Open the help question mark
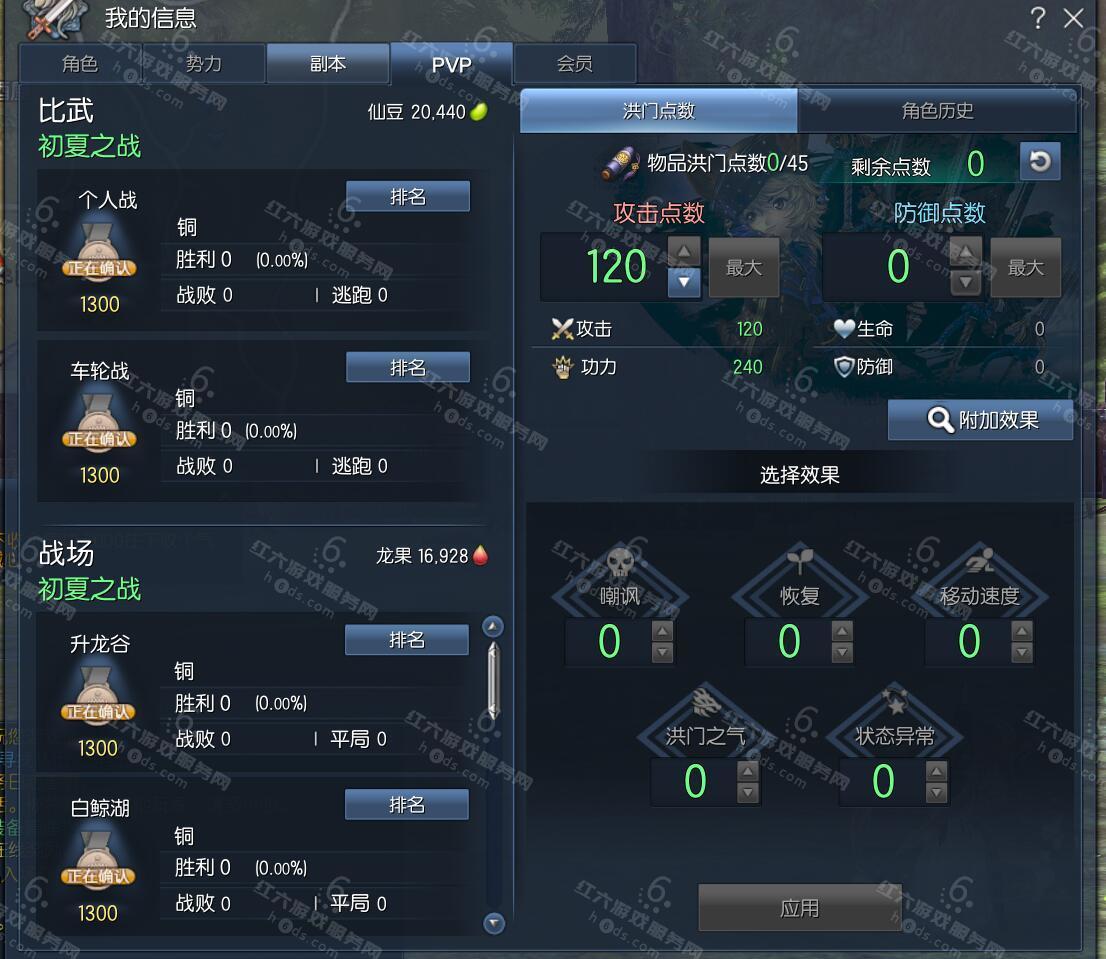Screen dimensions: 1106x959 (1038, 18)
